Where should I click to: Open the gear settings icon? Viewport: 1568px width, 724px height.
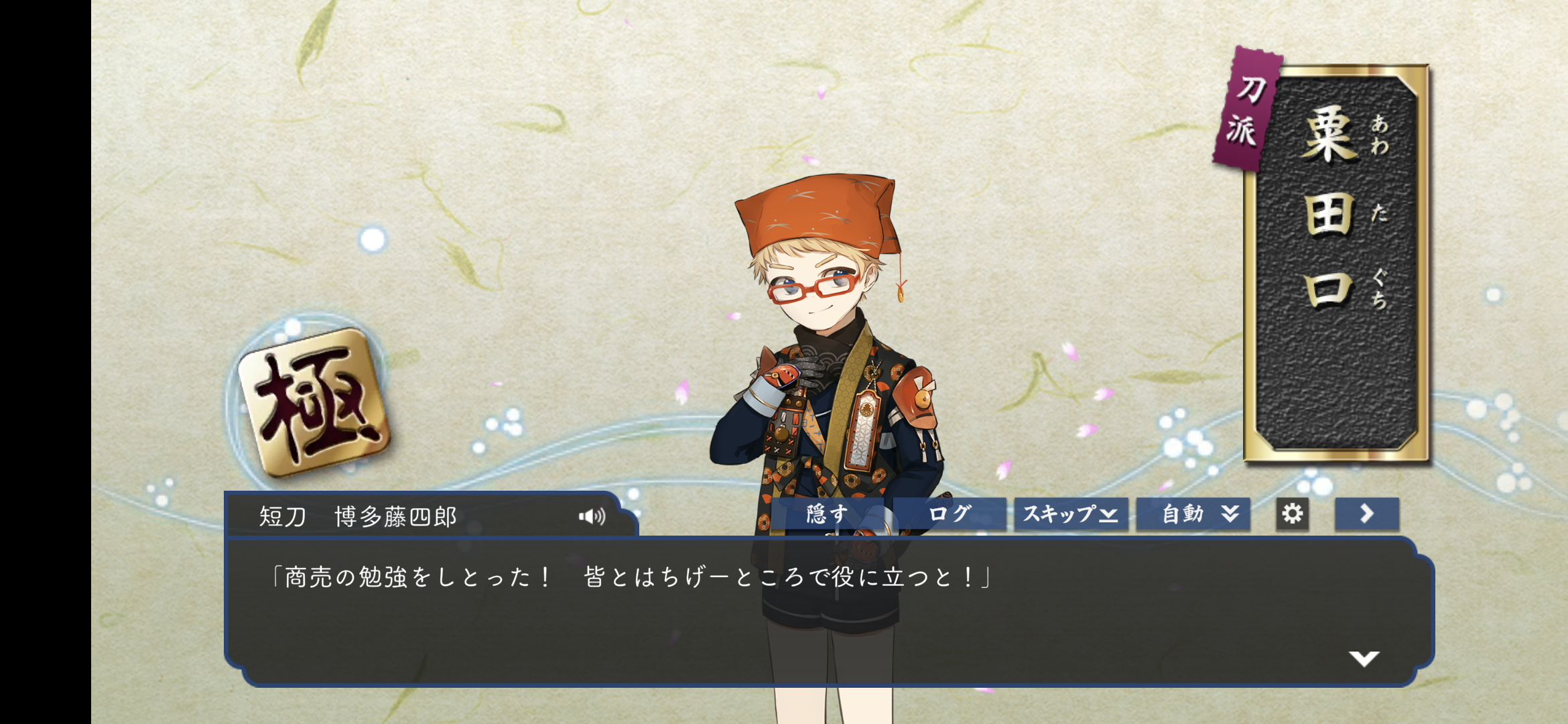[x=1292, y=514]
